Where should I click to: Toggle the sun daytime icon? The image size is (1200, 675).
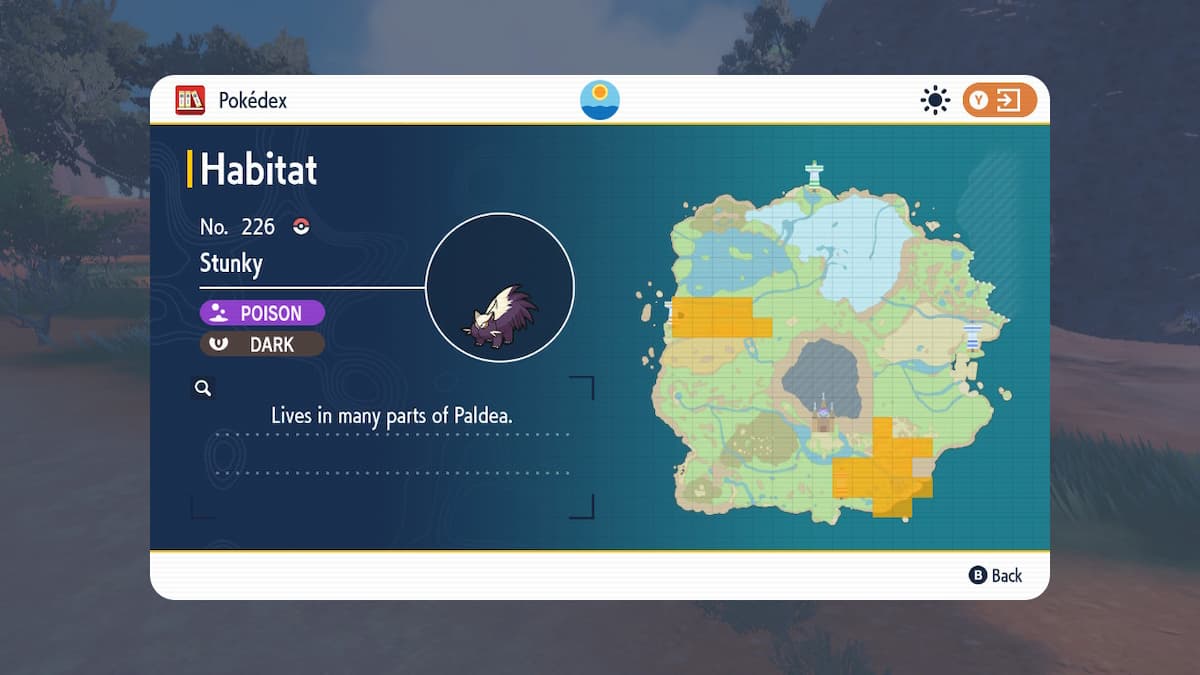935,100
